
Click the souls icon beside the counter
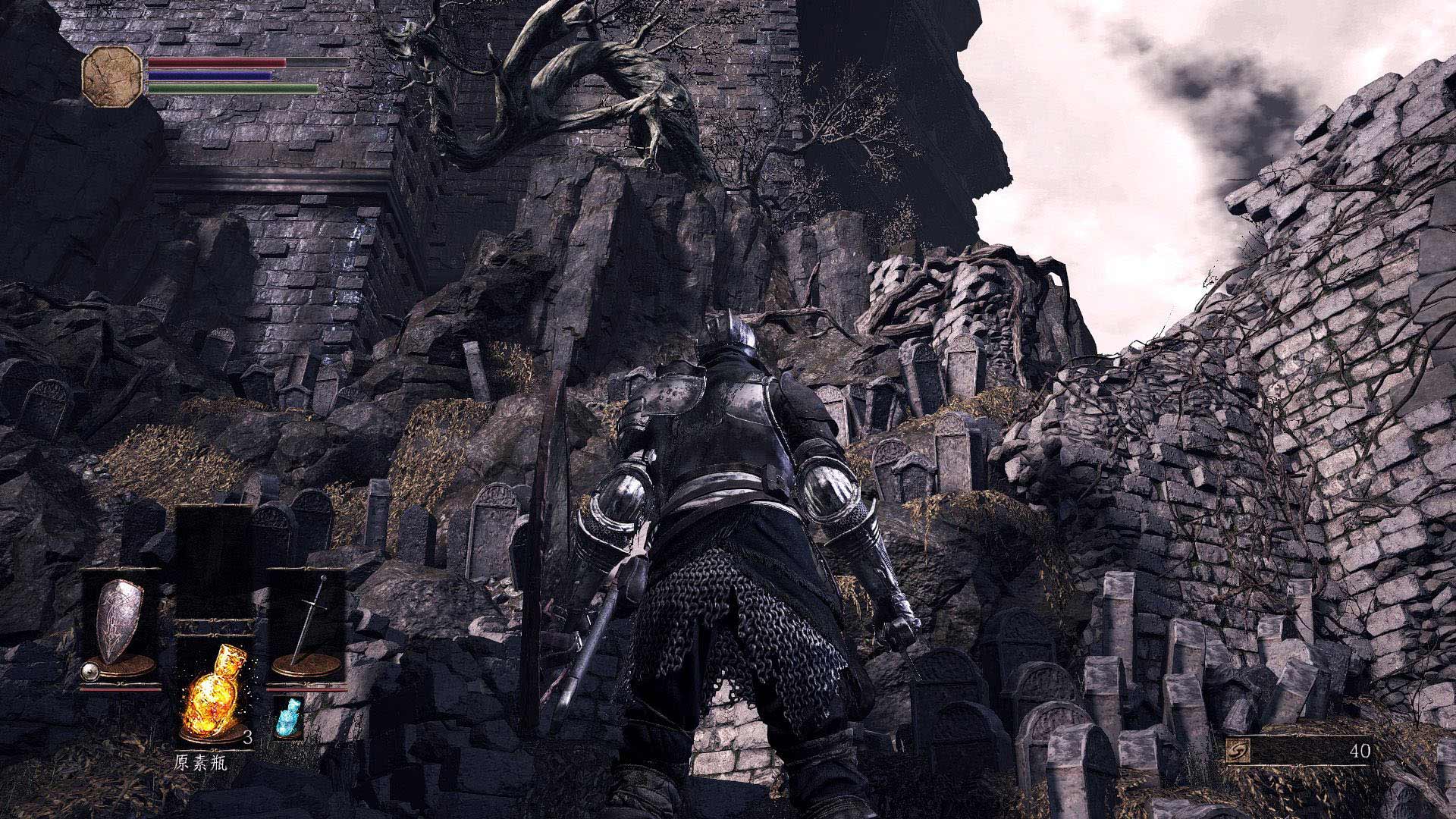click(1239, 752)
